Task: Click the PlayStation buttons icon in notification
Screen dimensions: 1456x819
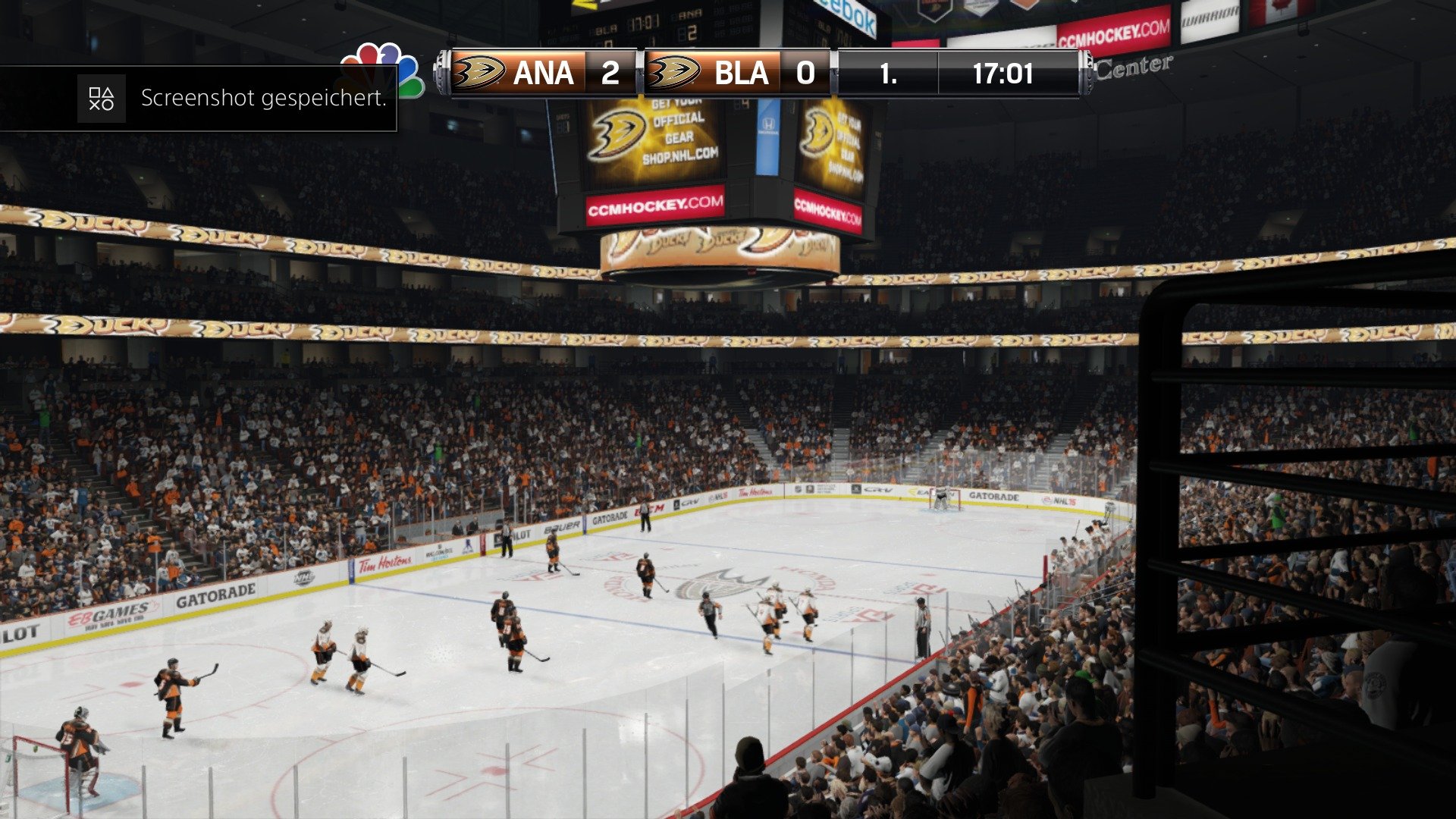Action: coord(102,99)
